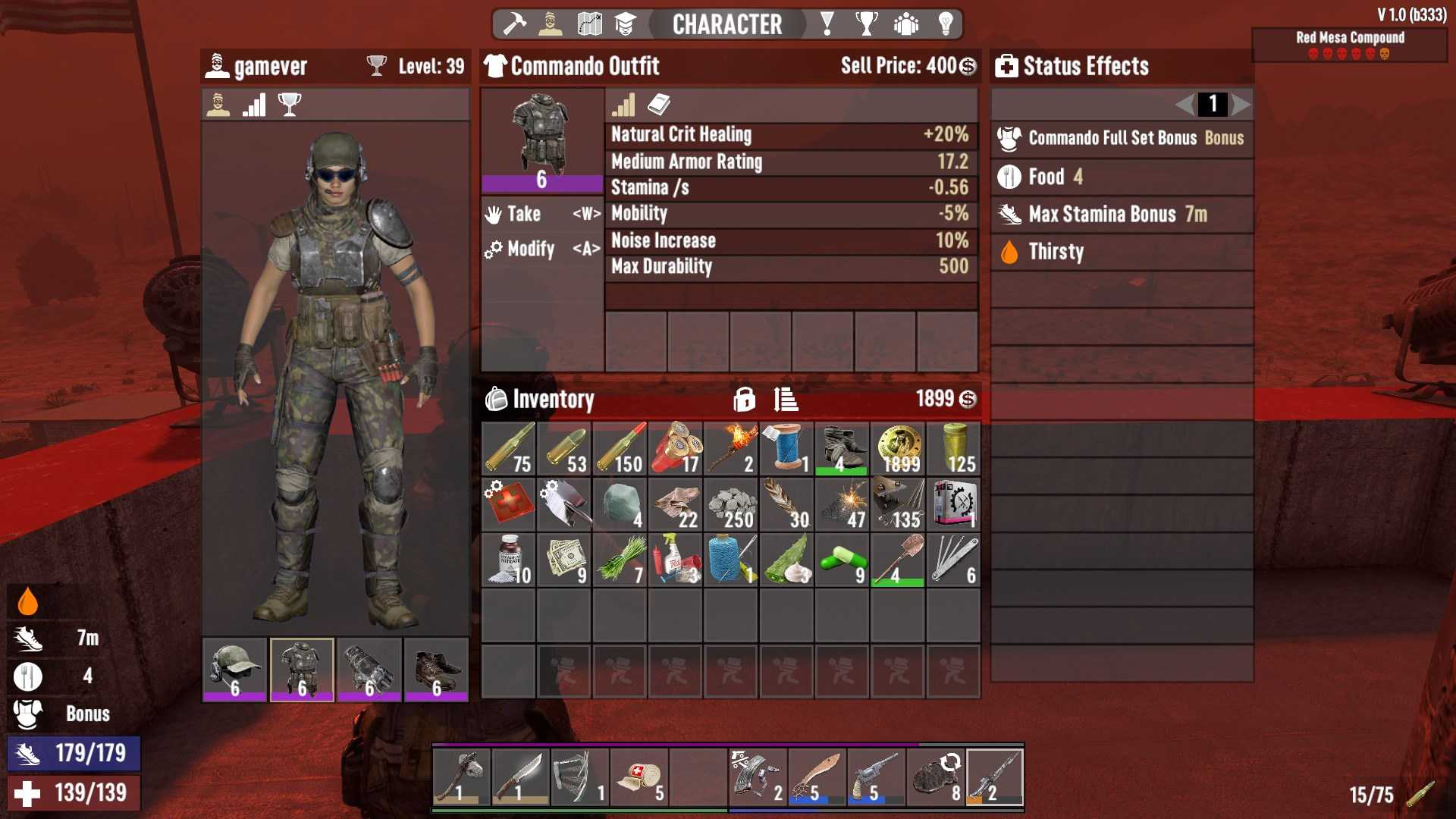The width and height of the screenshot is (1456, 819).
Task: Switch to the map tab
Action: (x=589, y=24)
